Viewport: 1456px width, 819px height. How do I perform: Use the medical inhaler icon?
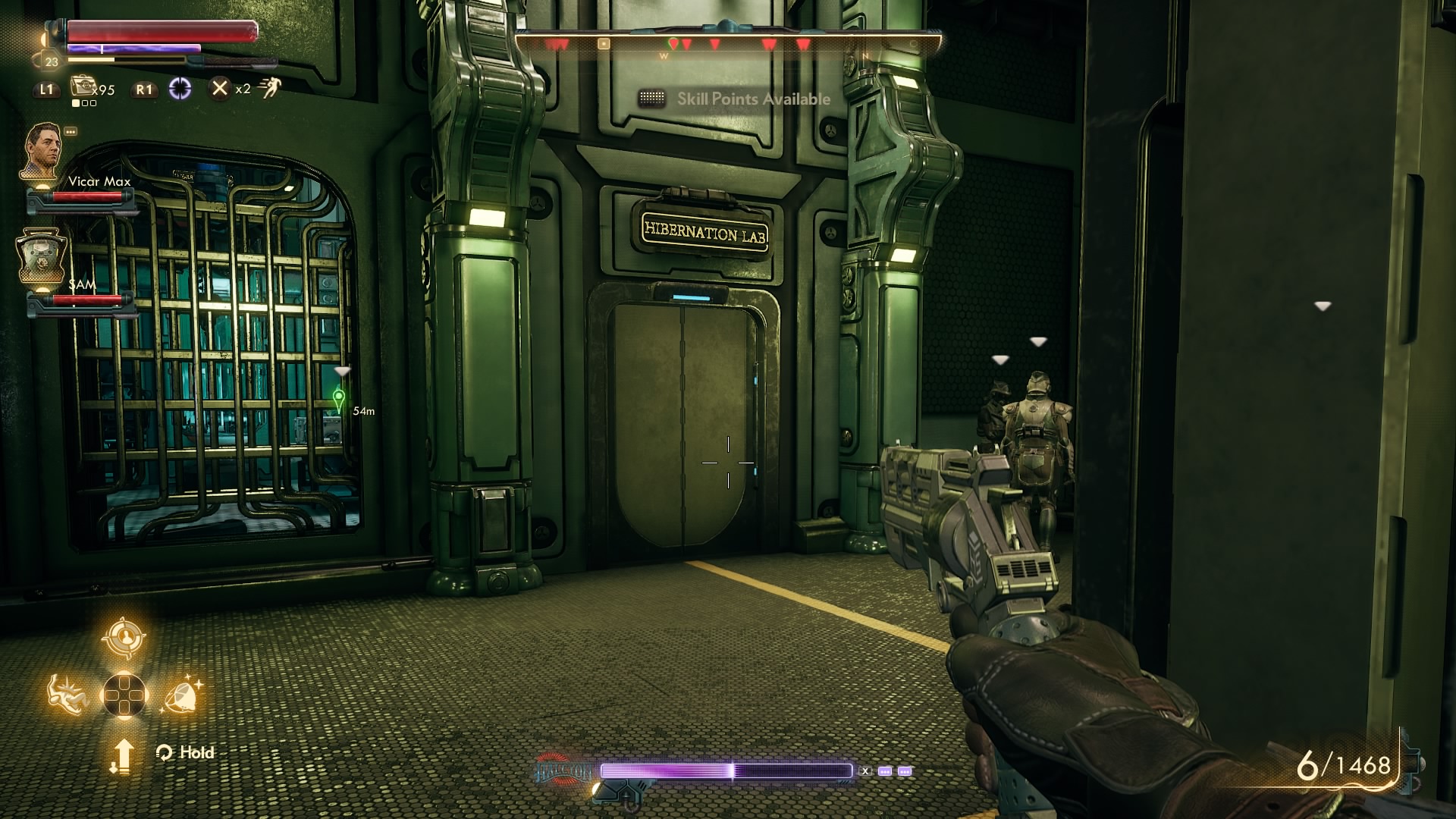tap(81, 87)
